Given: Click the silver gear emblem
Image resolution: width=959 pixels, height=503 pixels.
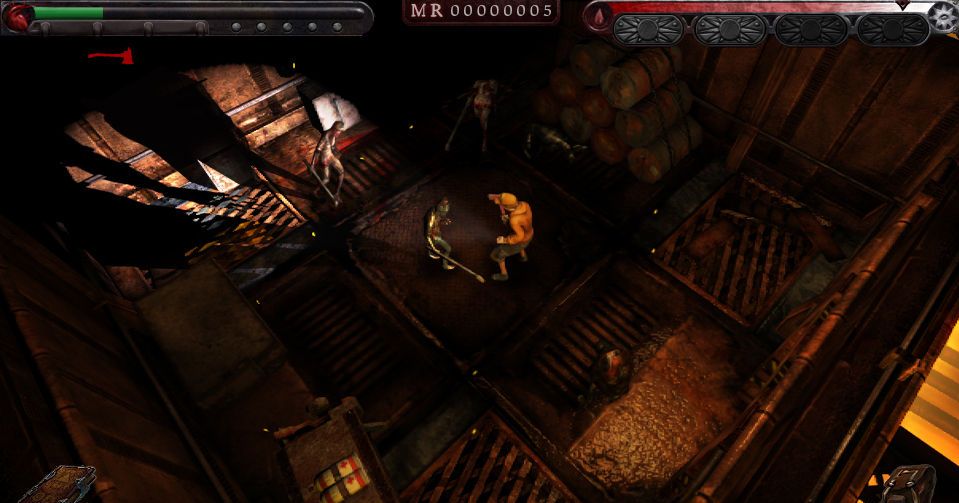Looking at the screenshot, I should 940,17.
